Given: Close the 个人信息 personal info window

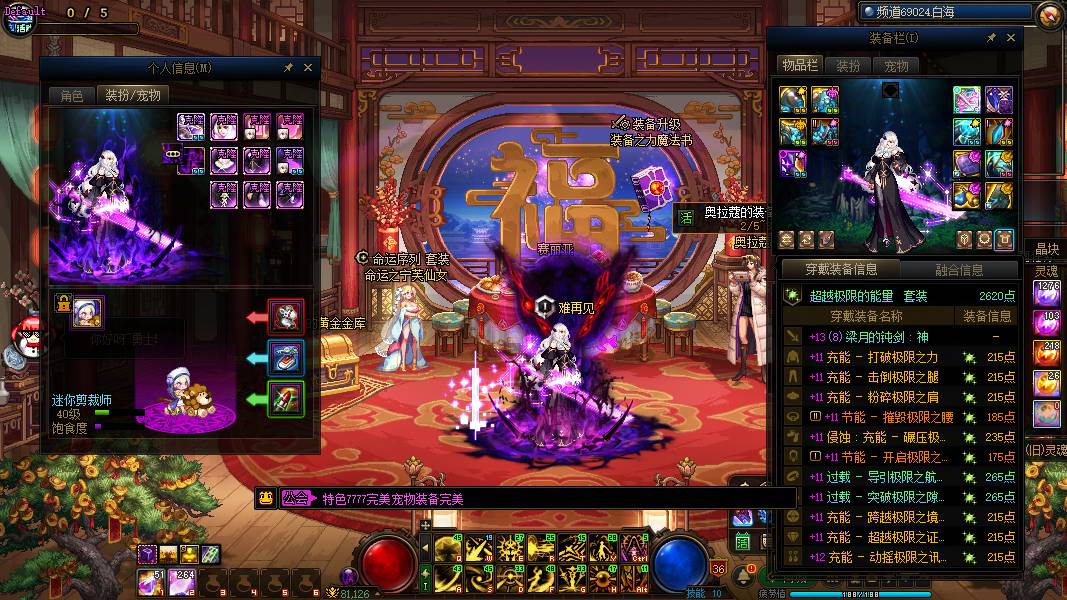Looking at the screenshot, I should (x=308, y=68).
